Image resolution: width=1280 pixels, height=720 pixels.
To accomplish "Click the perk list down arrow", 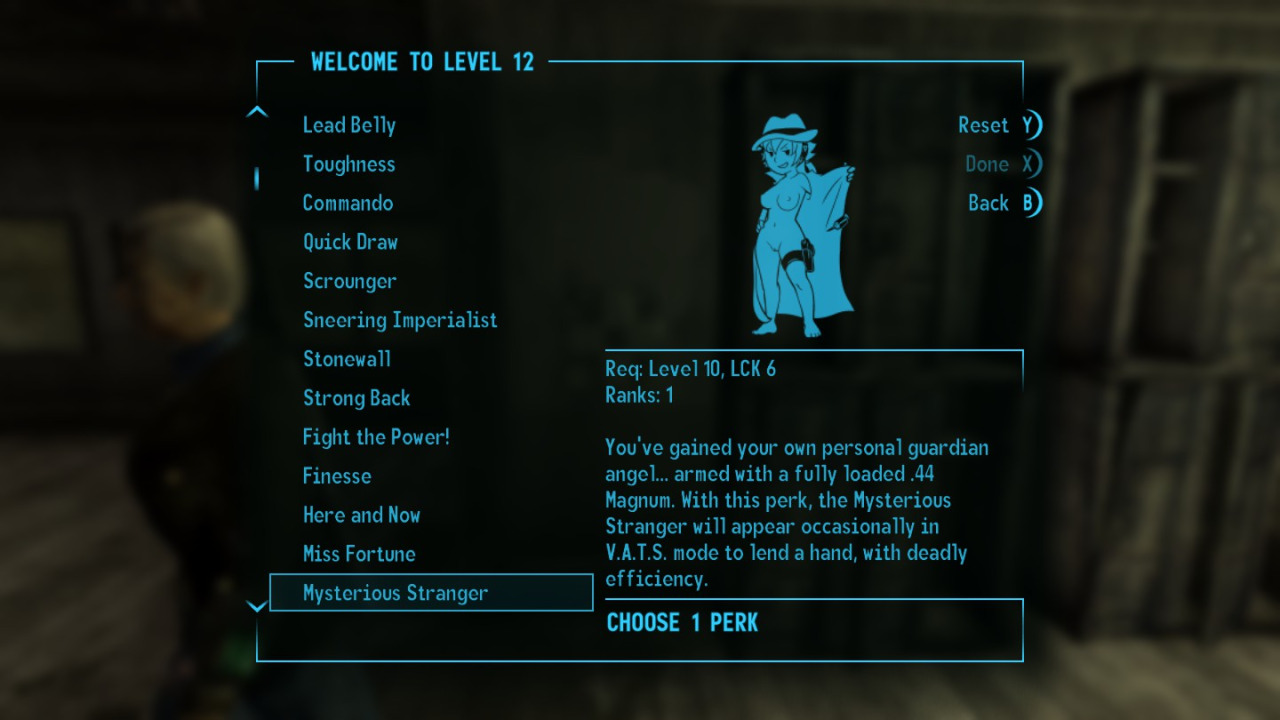I will click(257, 606).
